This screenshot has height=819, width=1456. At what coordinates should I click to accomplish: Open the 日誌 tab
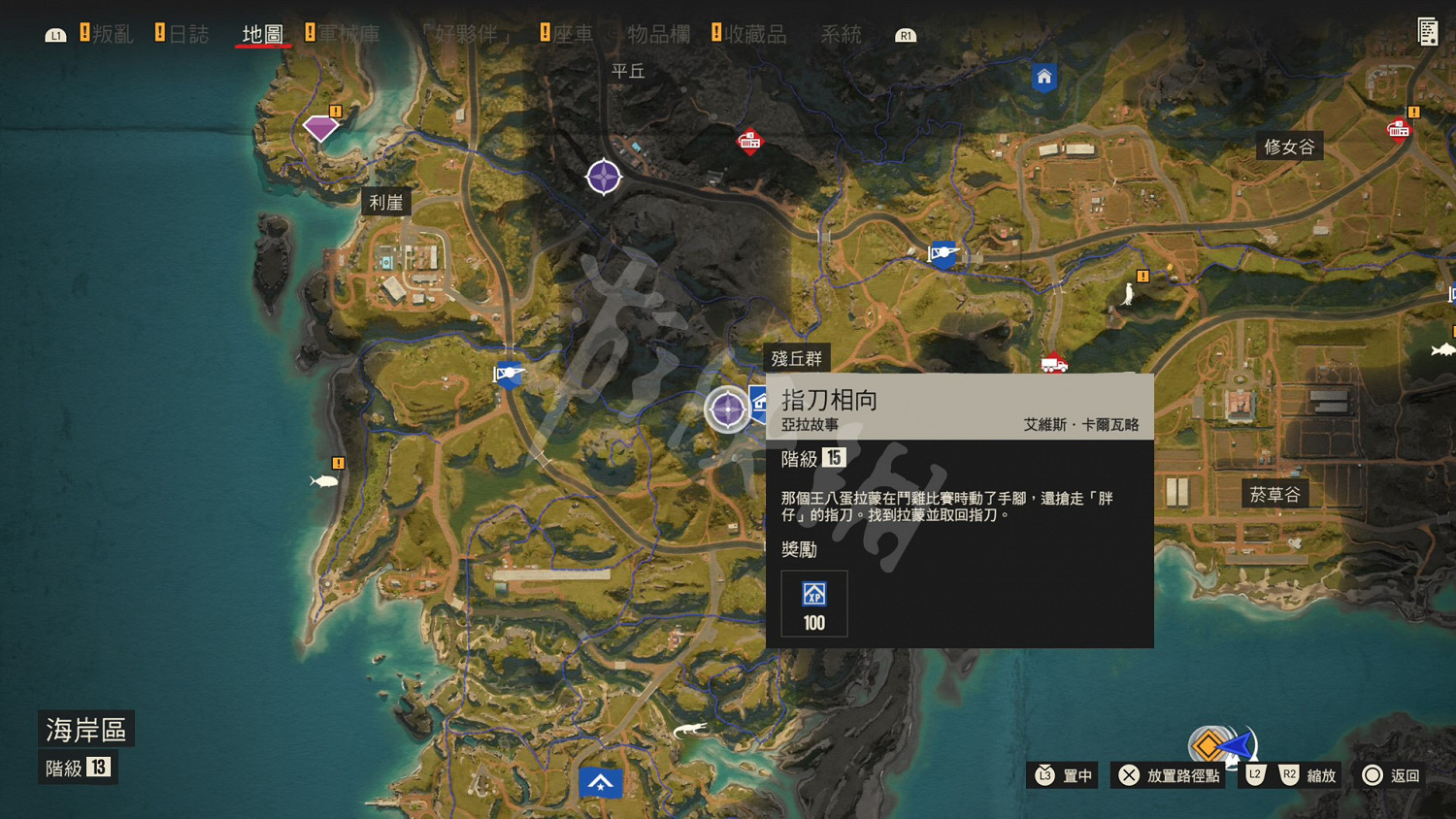point(191,32)
